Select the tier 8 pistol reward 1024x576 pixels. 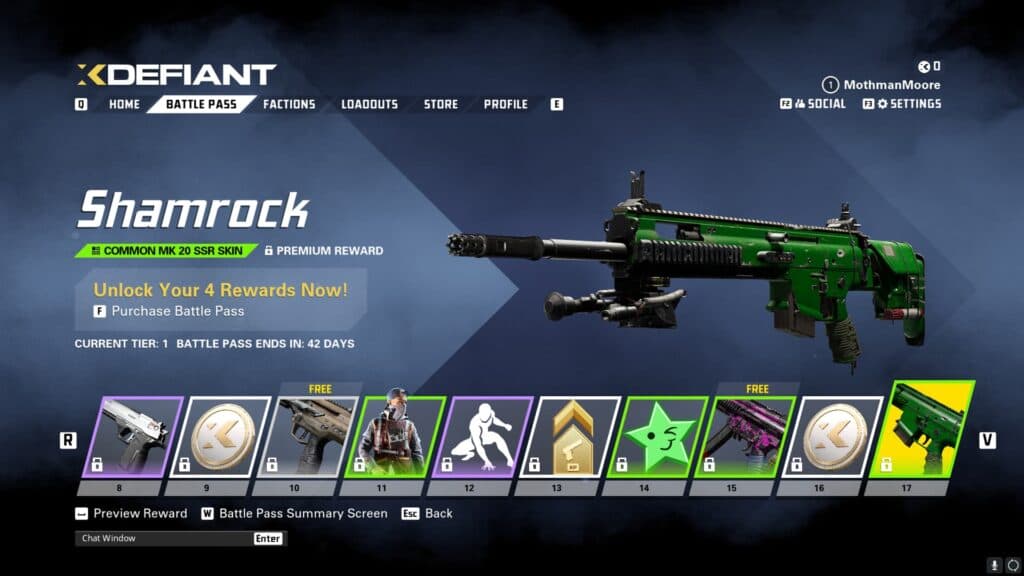click(x=134, y=436)
